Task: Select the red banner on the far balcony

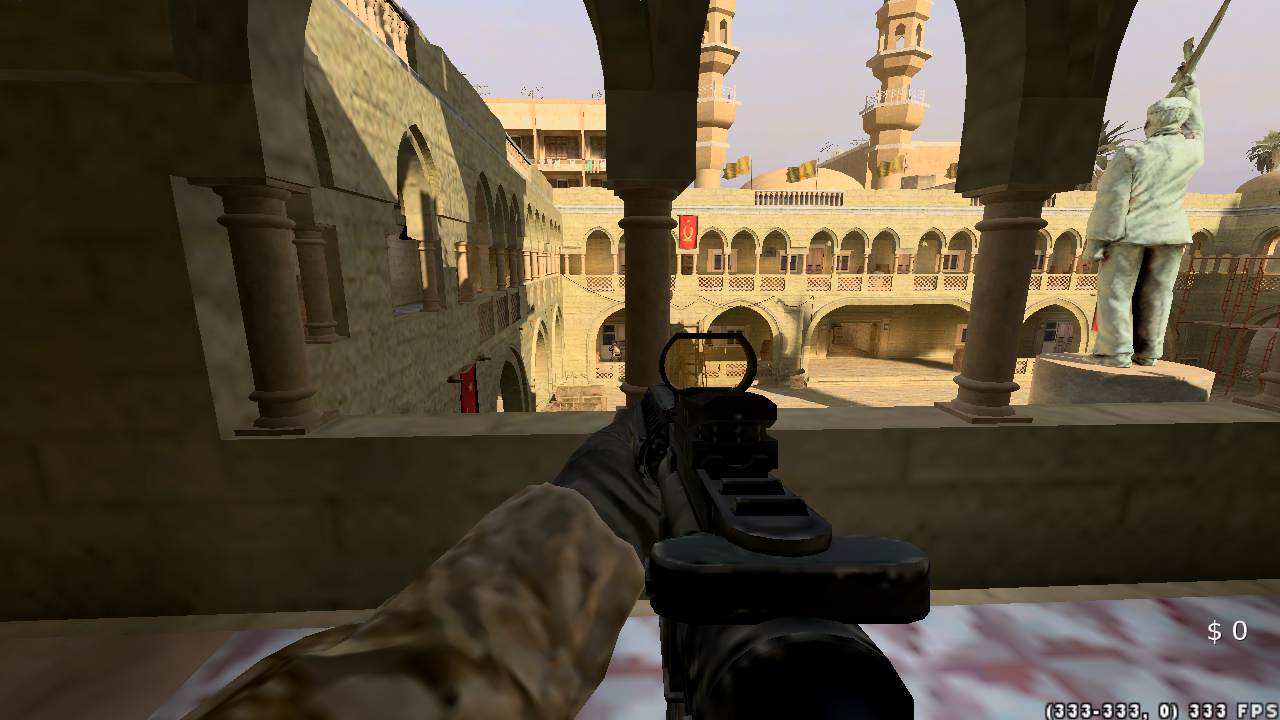Action: [x=689, y=234]
